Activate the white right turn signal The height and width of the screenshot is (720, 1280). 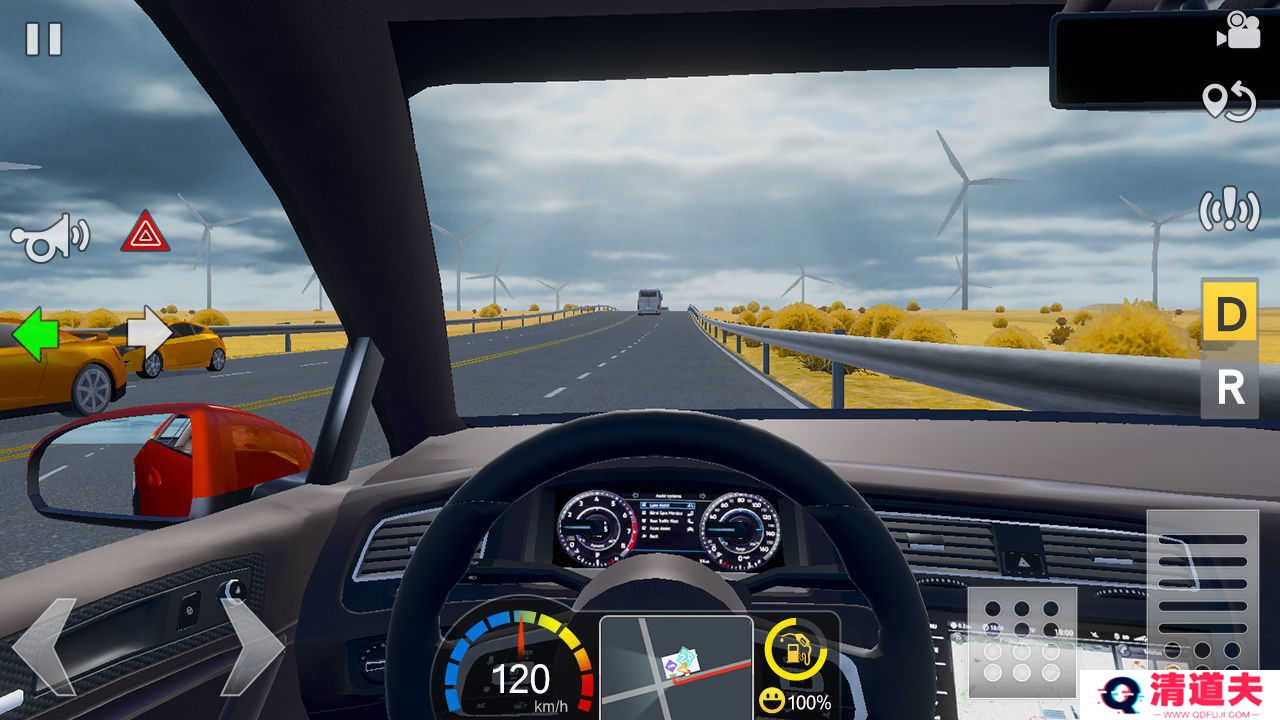click(x=150, y=335)
